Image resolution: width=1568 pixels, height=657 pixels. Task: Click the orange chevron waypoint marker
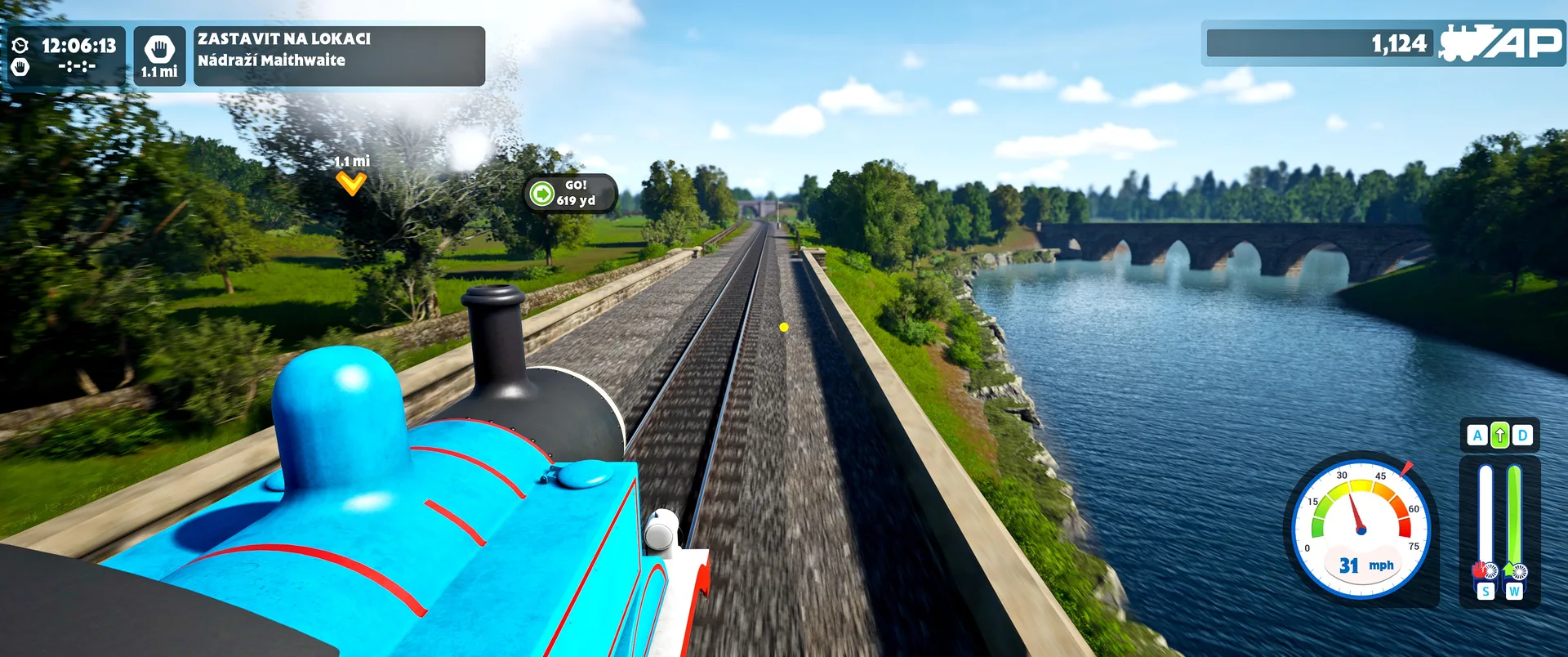point(351,184)
